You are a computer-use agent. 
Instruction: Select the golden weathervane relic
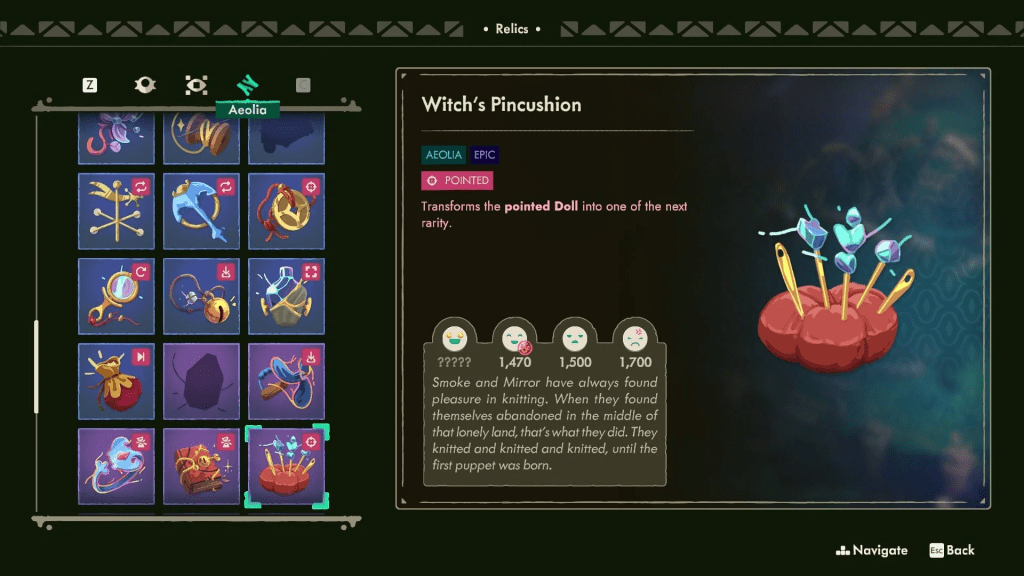coord(117,211)
